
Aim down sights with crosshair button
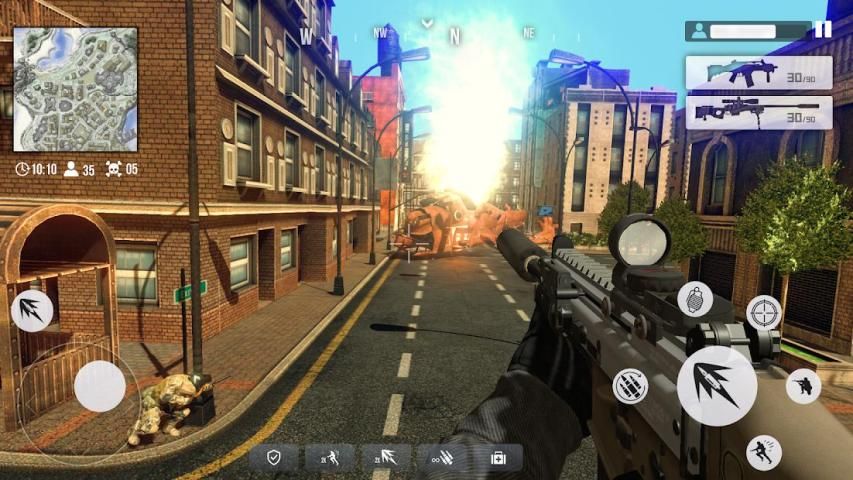click(765, 312)
